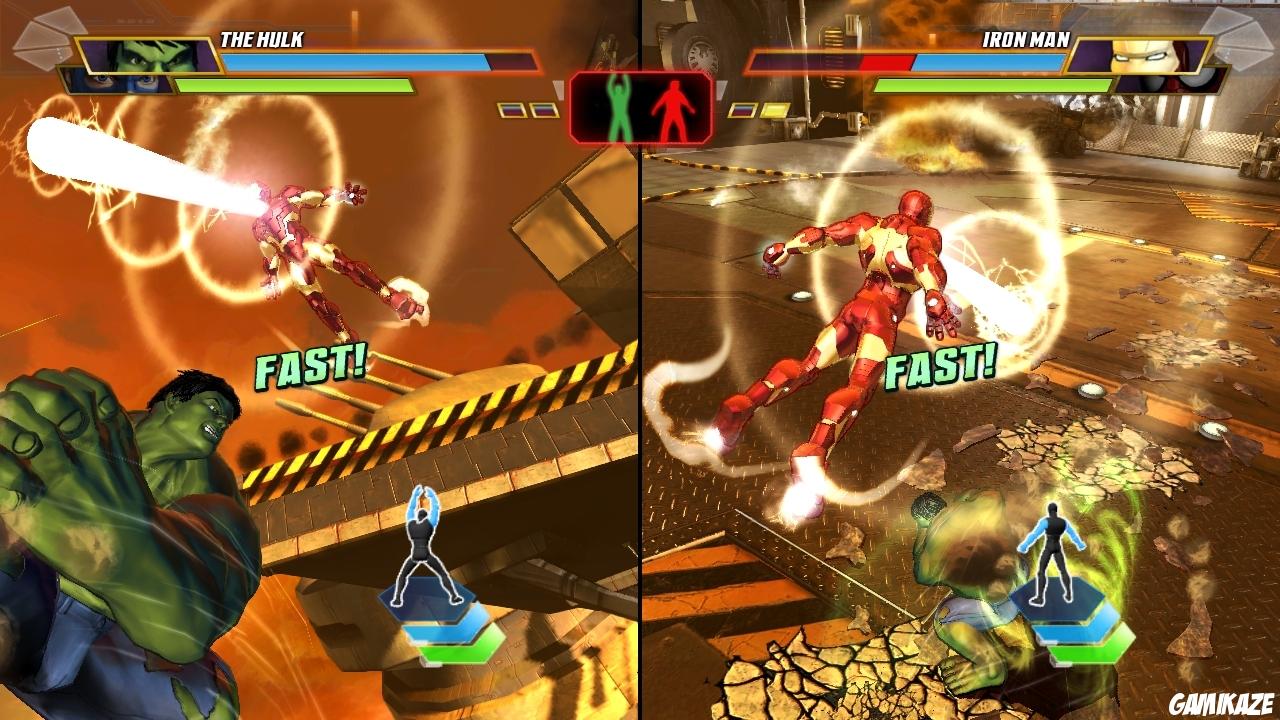Select the THE HULK name label
The width and height of the screenshot is (1280, 720).
[x=262, y=38]
